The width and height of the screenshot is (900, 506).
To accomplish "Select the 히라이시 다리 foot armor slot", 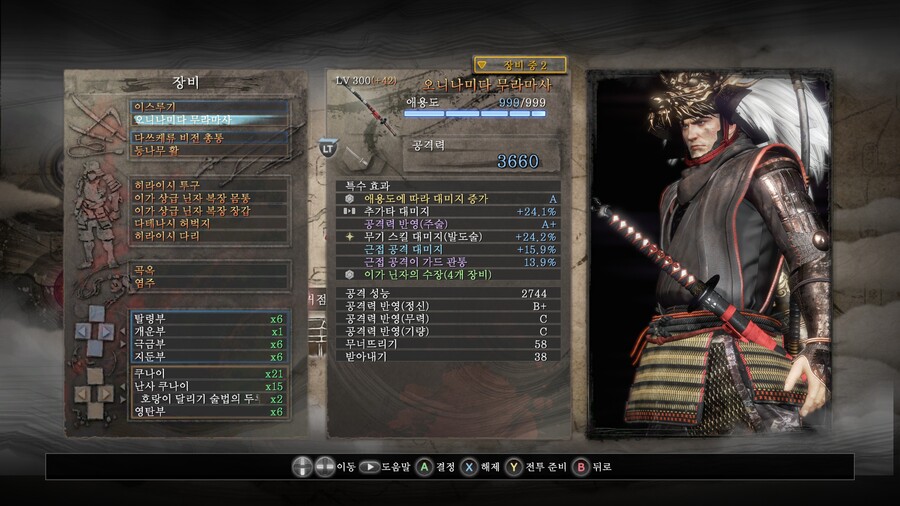I will point(210,236).
